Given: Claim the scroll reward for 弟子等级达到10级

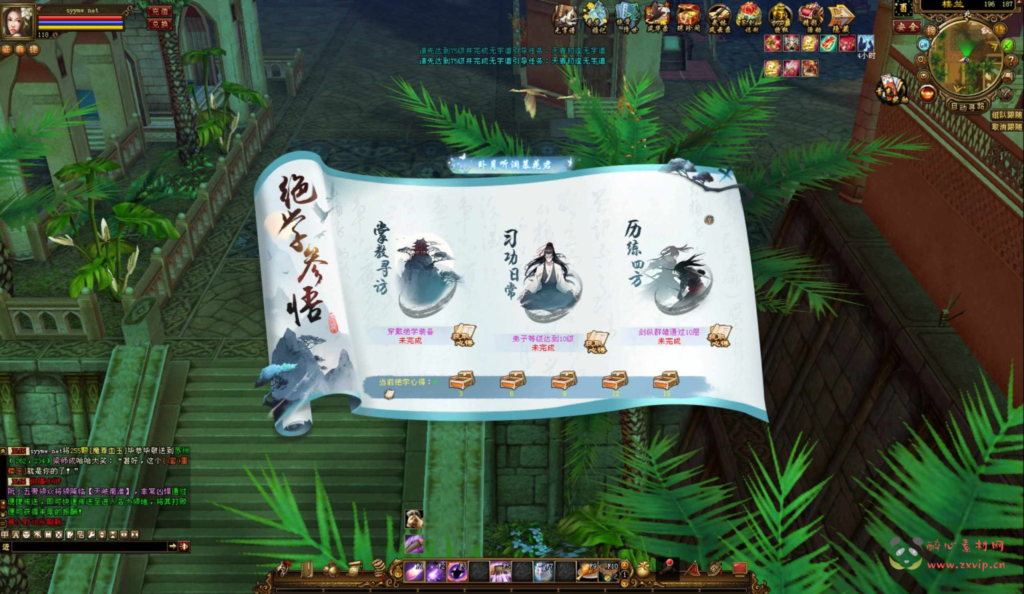Looking at the screenshot, I should [x=596, y=340].
